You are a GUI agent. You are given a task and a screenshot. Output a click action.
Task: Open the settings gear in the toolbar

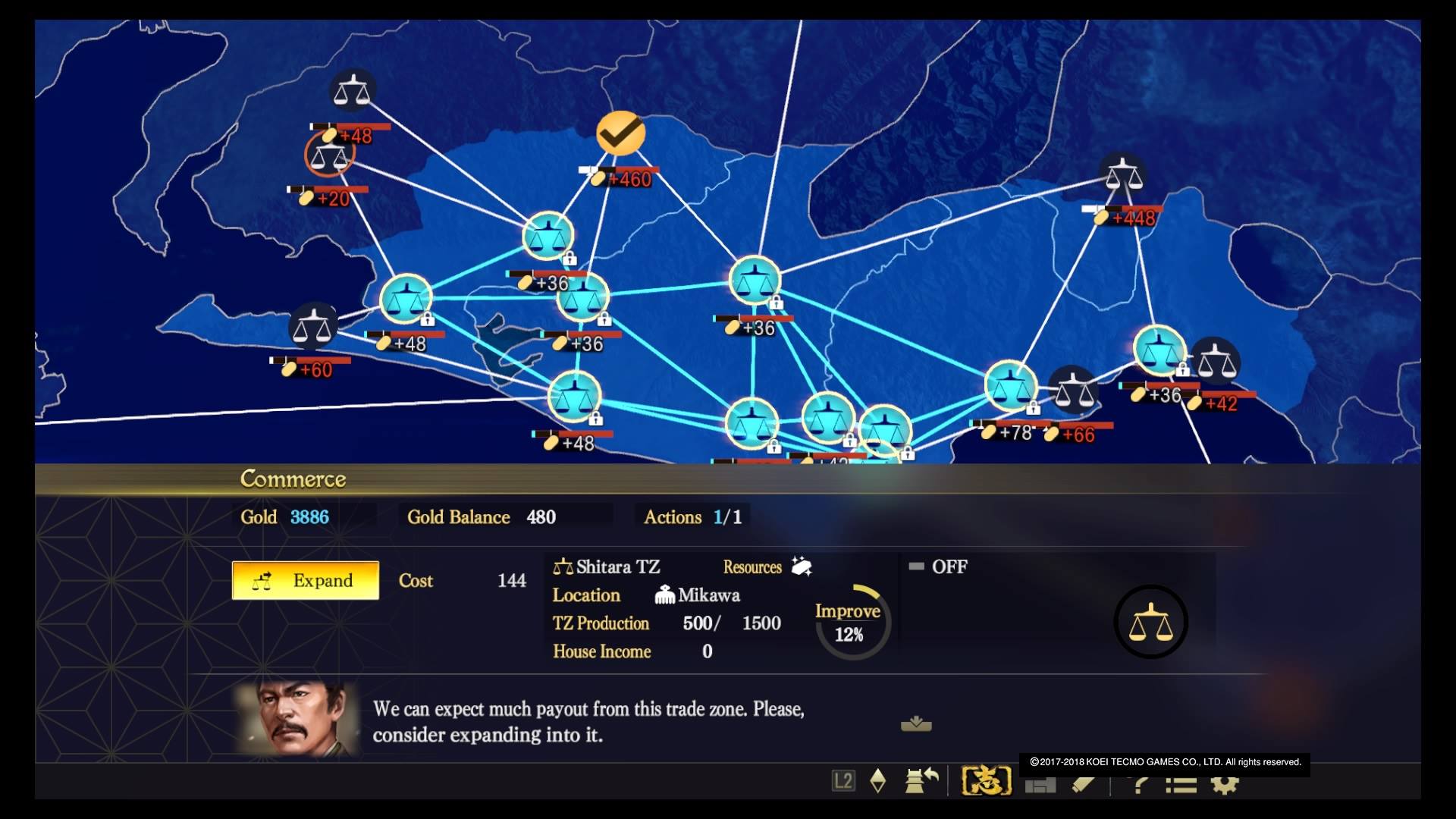1224,784
